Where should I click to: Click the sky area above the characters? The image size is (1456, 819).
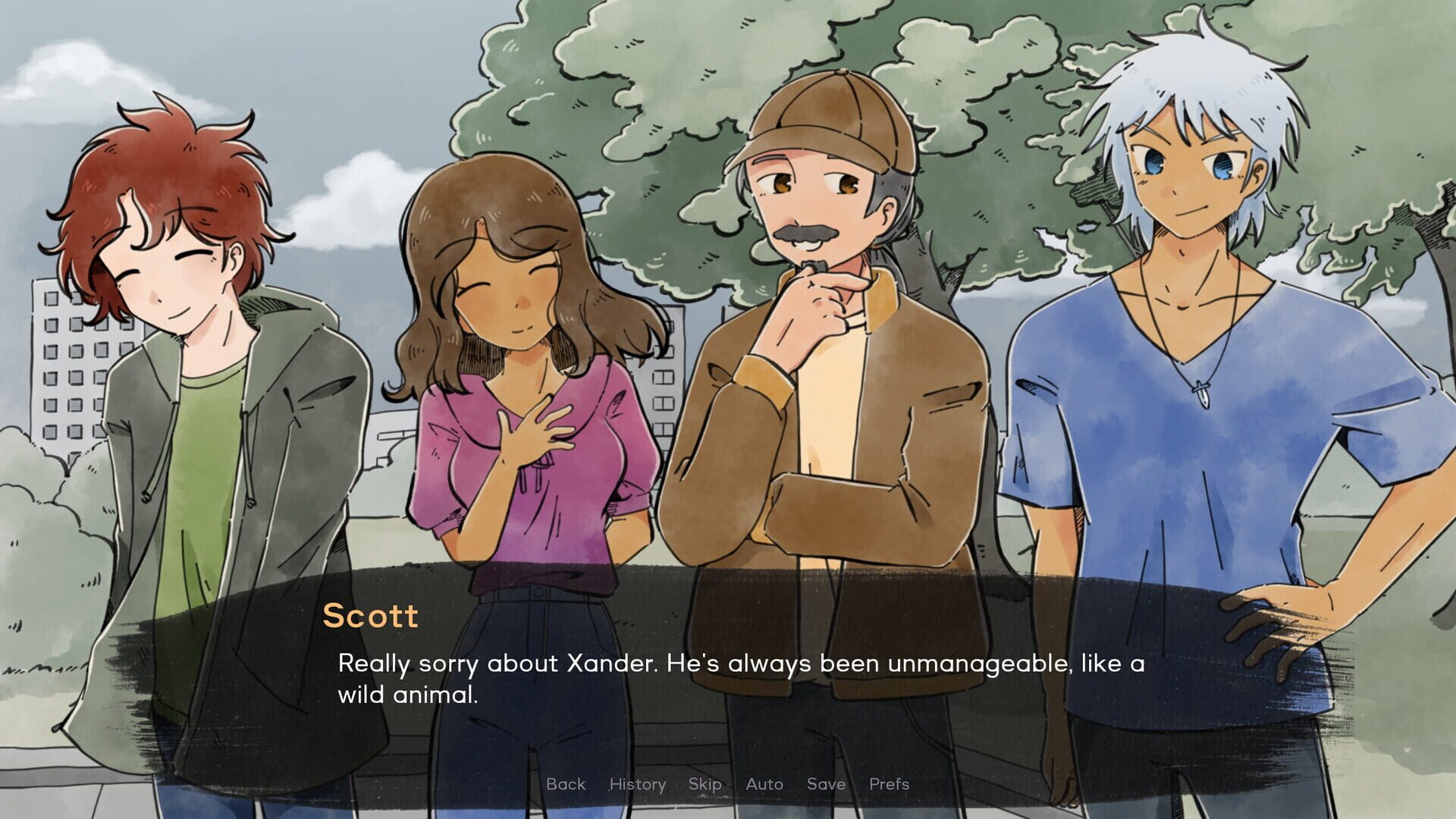click(341, 45)
